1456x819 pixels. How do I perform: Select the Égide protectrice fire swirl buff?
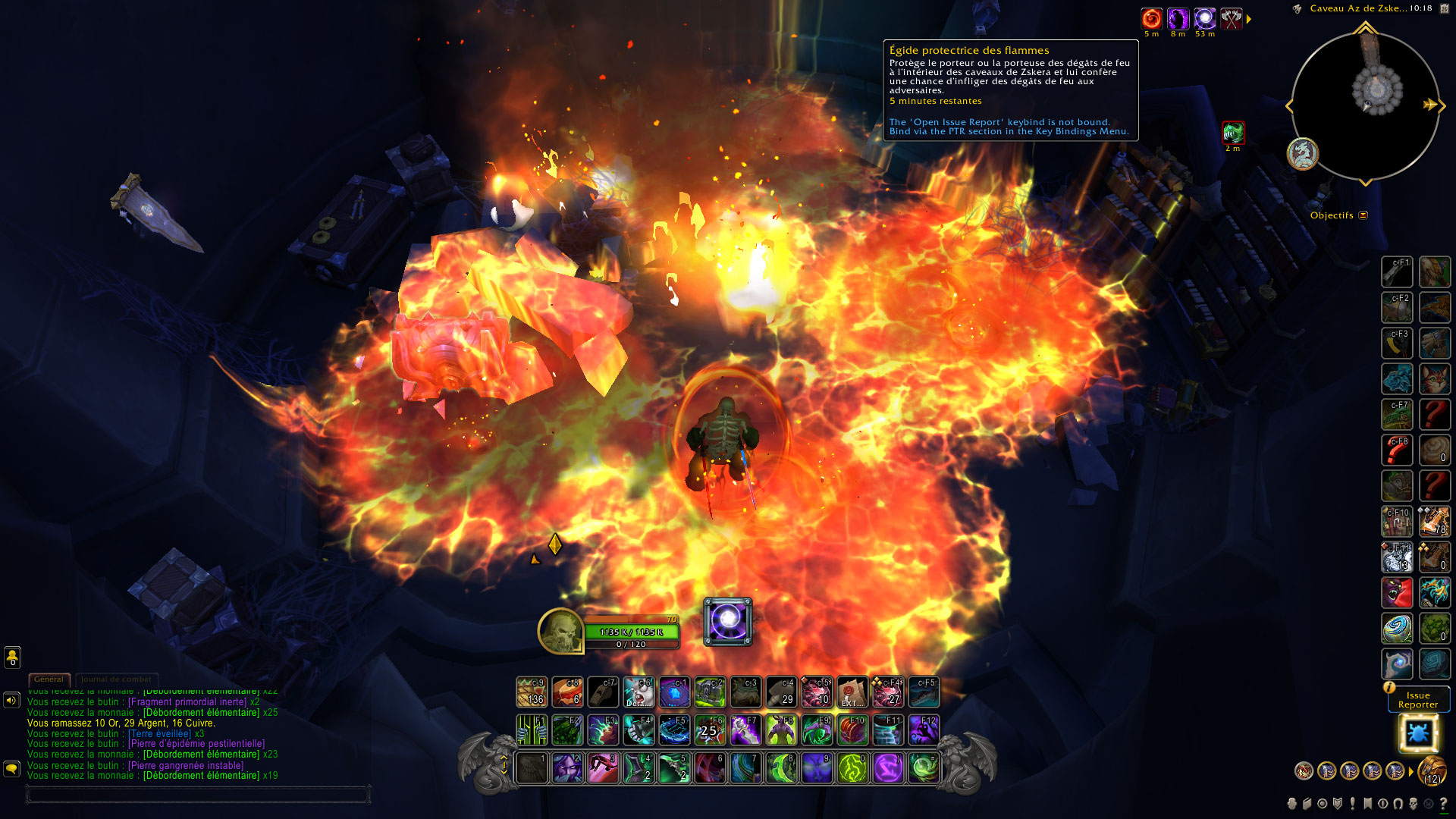1151,19
